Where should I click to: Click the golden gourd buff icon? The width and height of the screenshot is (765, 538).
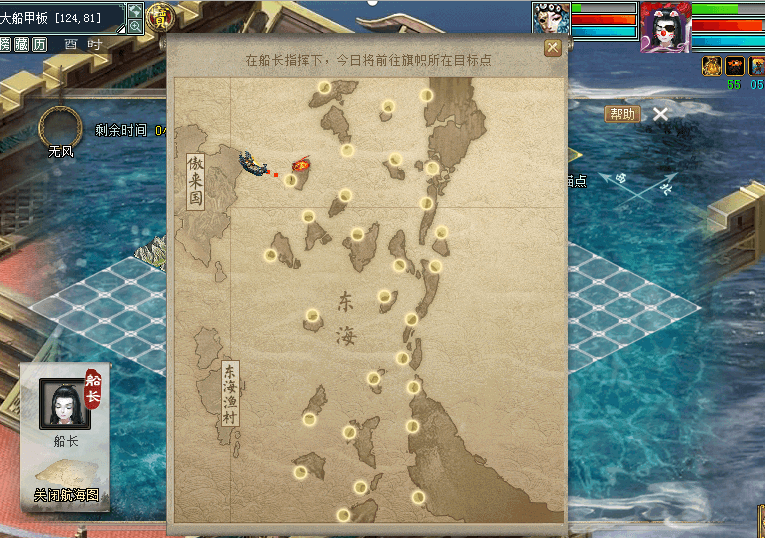[x=711, y=66]
